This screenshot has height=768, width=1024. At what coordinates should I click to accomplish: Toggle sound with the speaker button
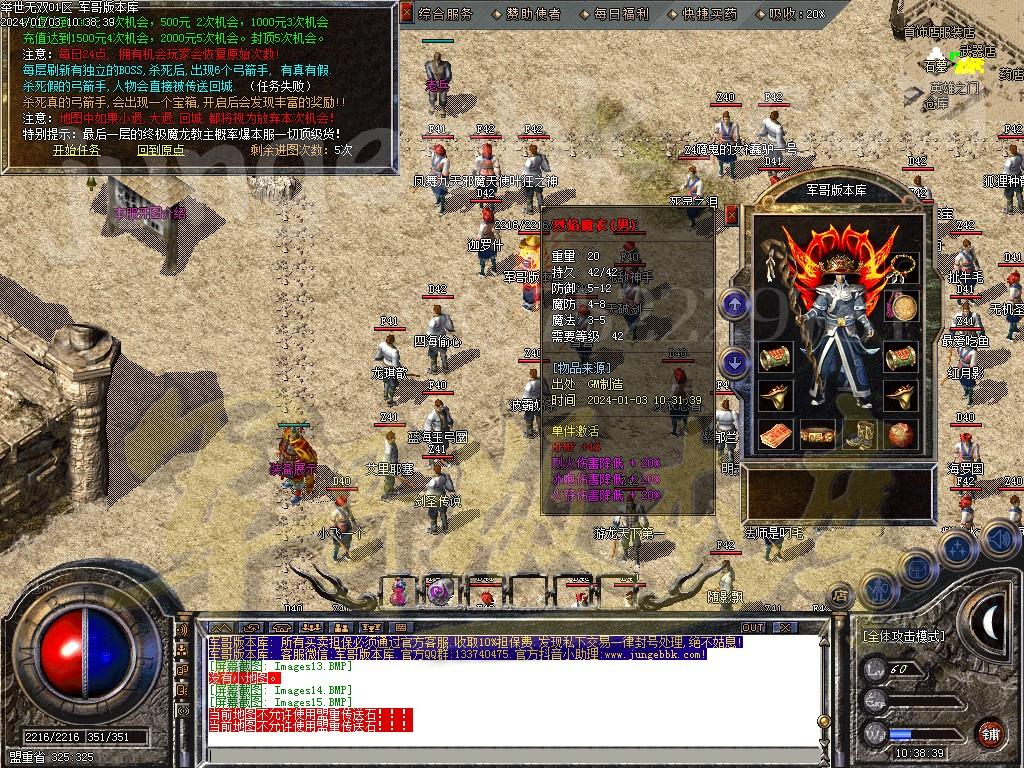(999, 540)
